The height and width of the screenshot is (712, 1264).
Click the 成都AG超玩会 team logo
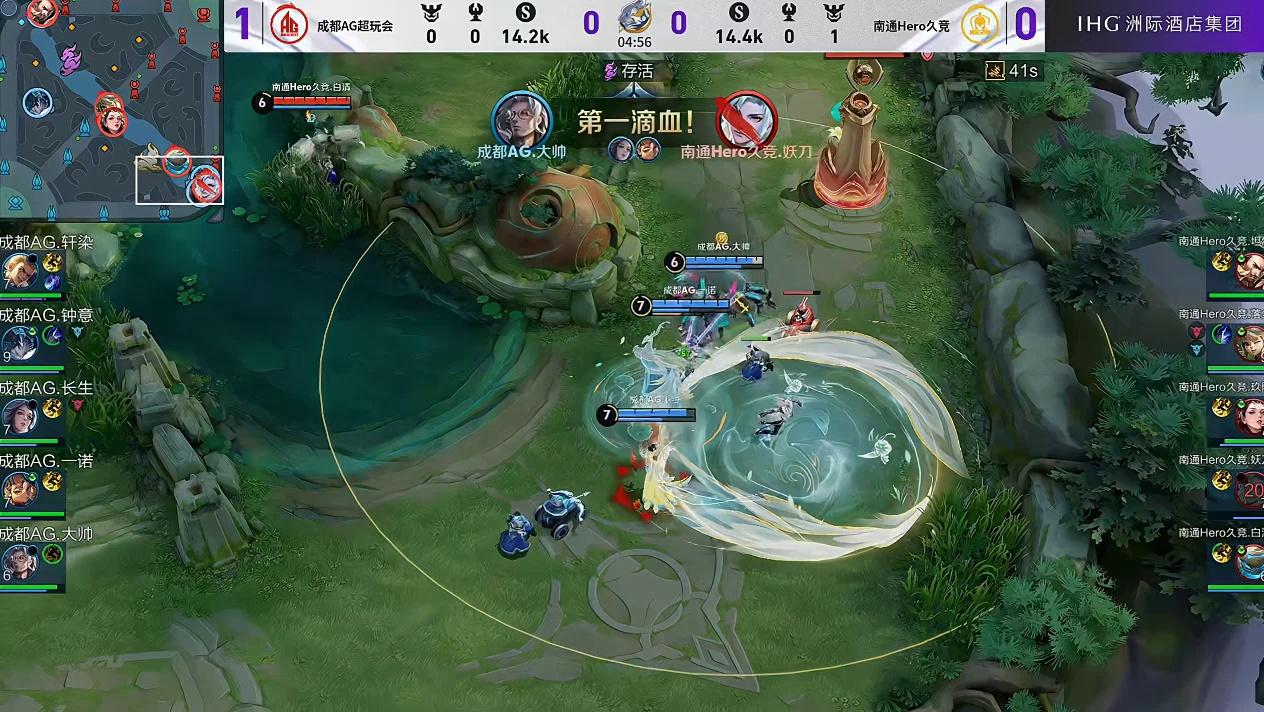[289, 25]
